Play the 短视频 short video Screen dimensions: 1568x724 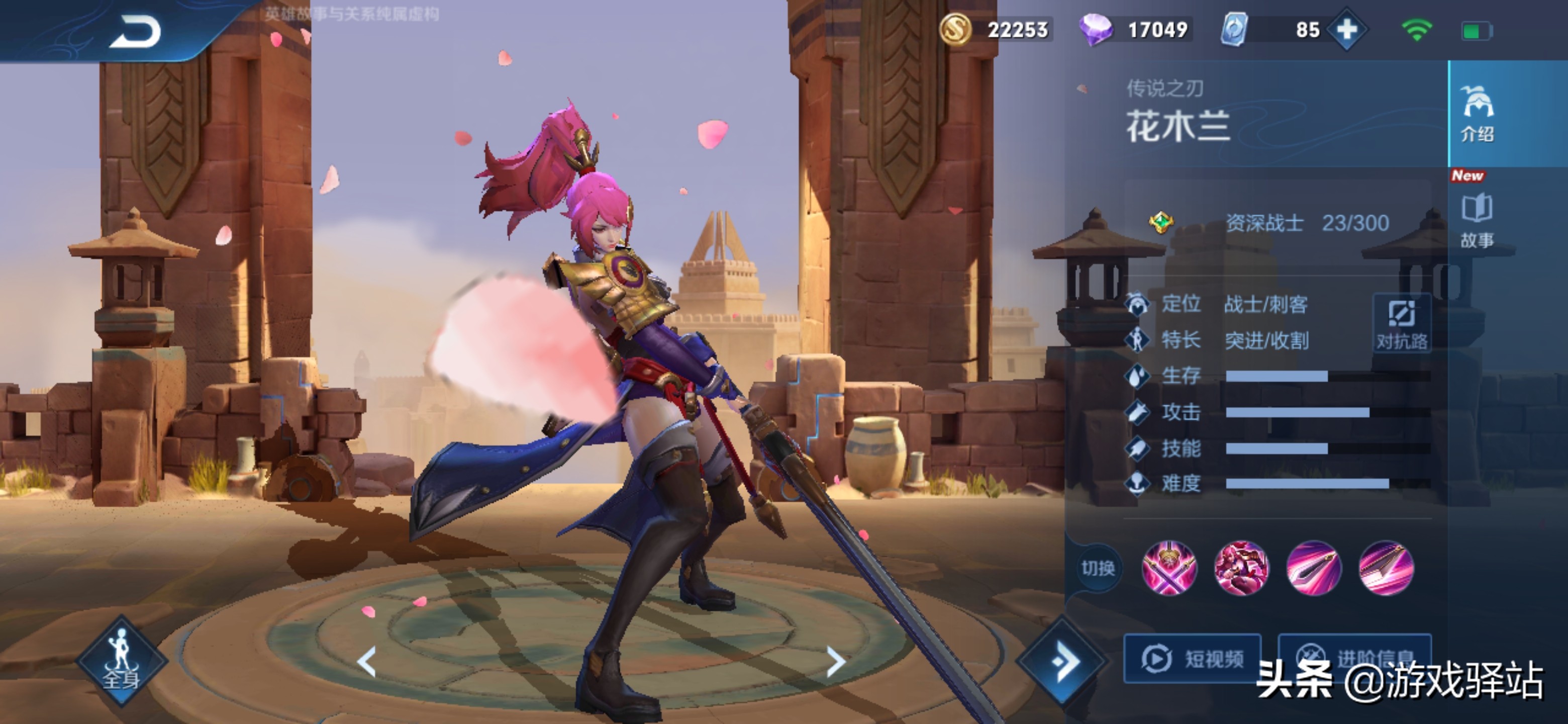click(x=1192, y=658)
